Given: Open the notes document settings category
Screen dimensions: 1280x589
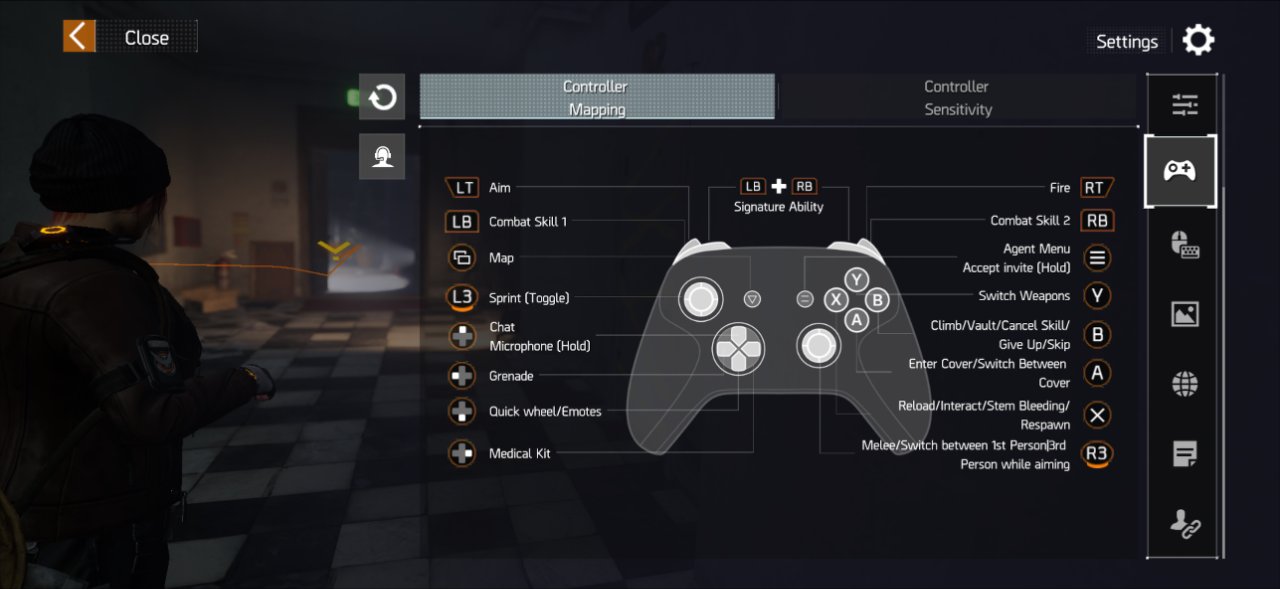Looking at the screenshot, I should pyautogui.click(x=1185, y=454).
